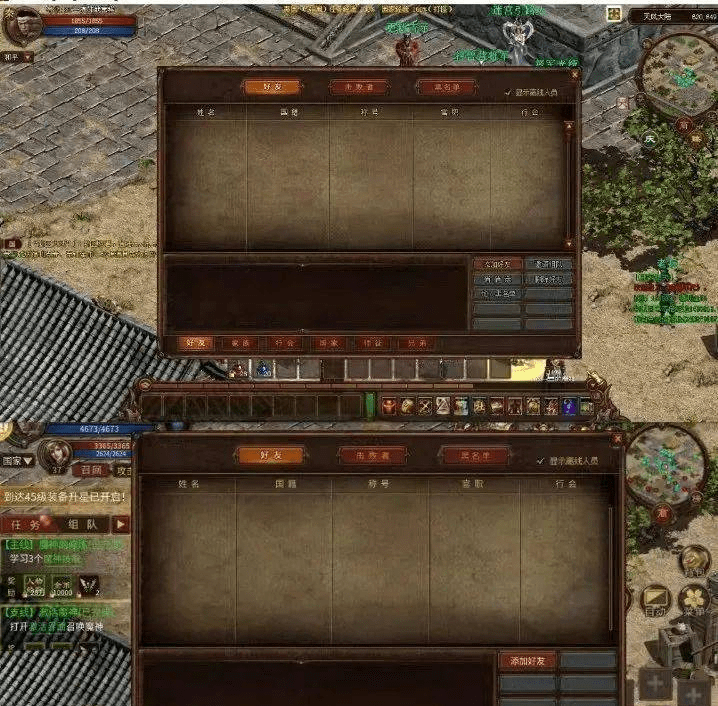Open the 行会 guild tab

[282, 343]
